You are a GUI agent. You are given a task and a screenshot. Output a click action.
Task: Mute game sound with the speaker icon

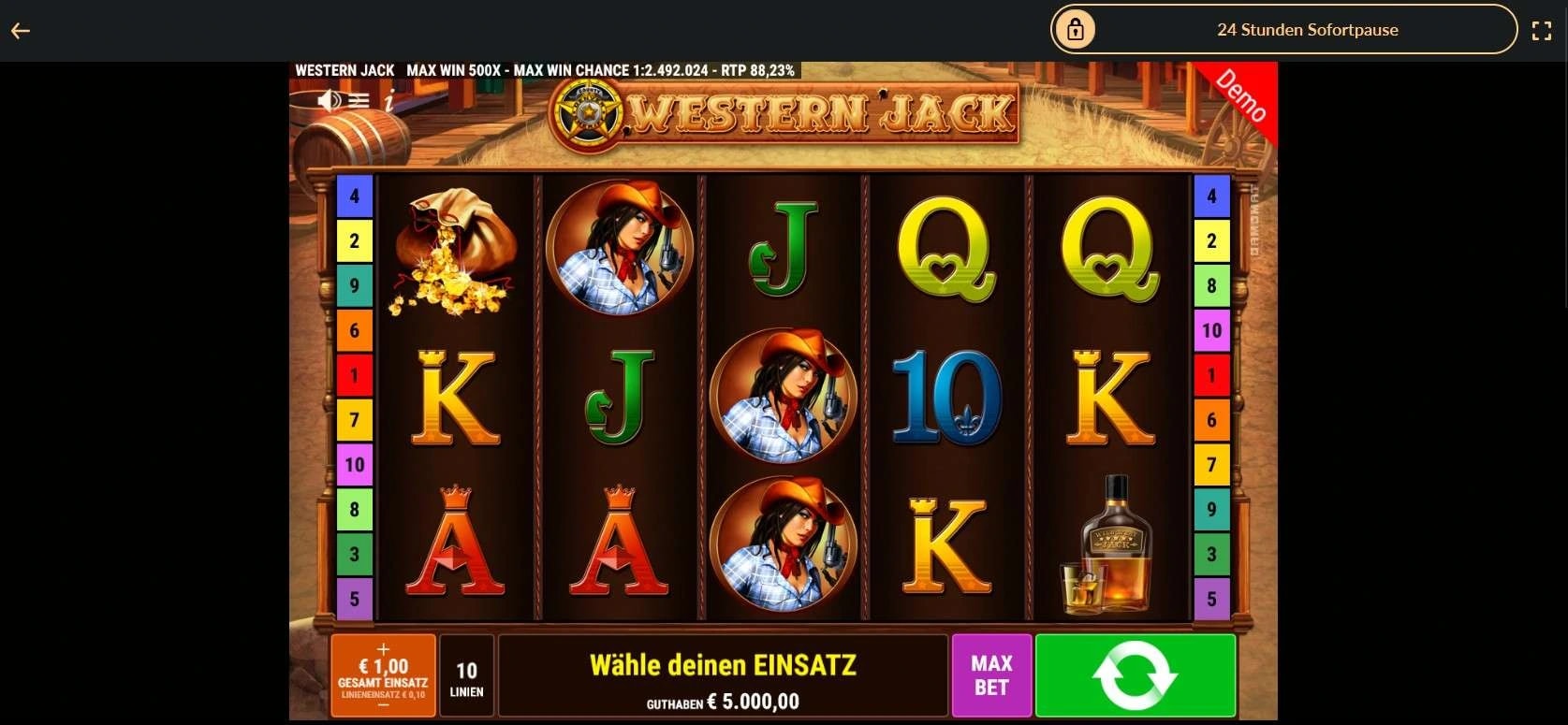point(329,100)
